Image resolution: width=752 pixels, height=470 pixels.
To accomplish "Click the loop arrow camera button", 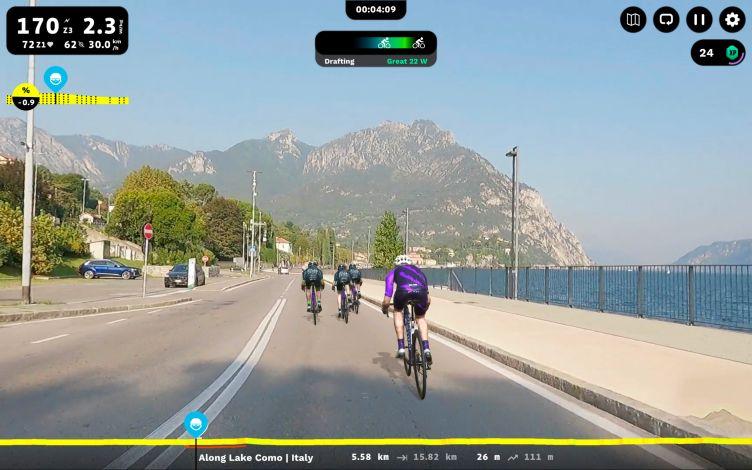I will 666,19.
